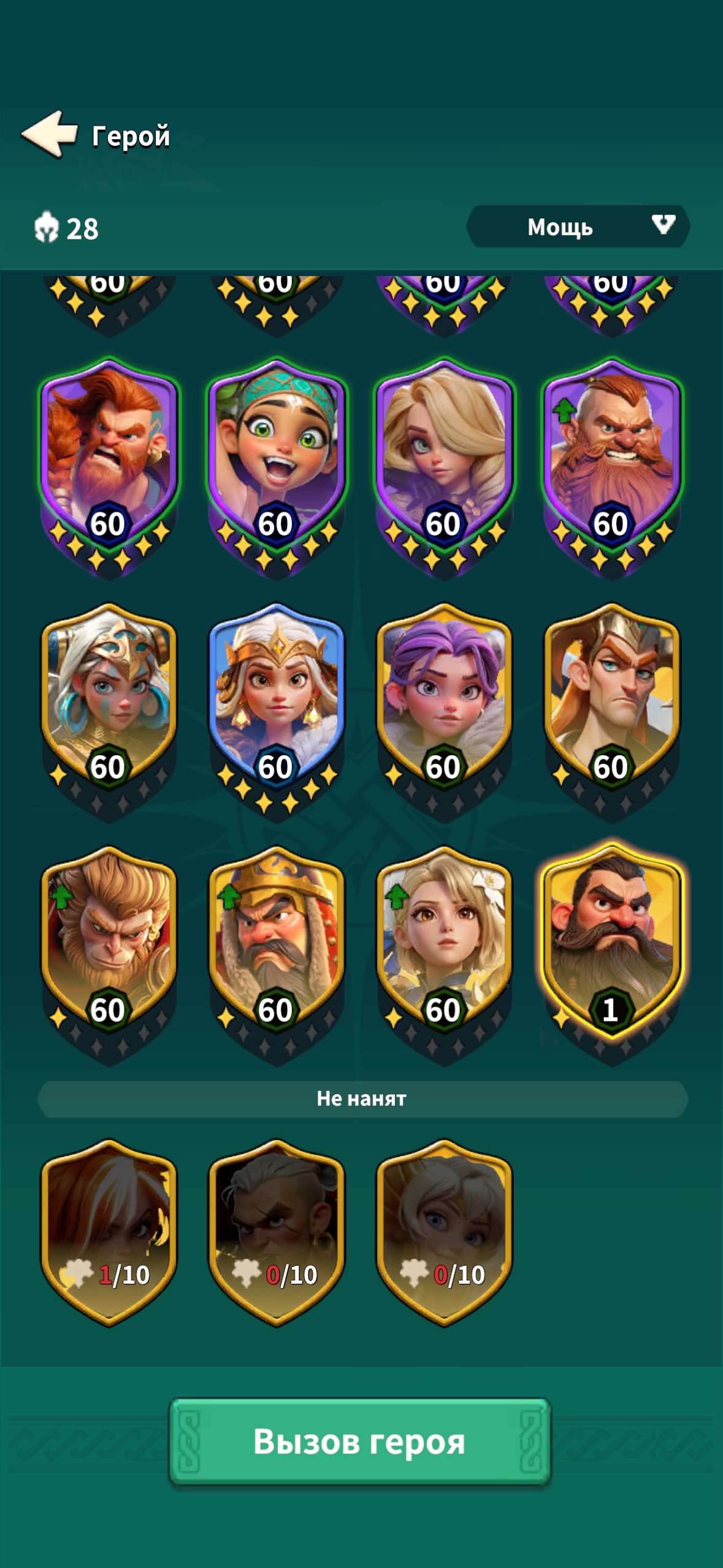The width and height of the screenshot is (723, 1568).
Task: Tap the Вызов героя button
Action: tap(360, 1441)
